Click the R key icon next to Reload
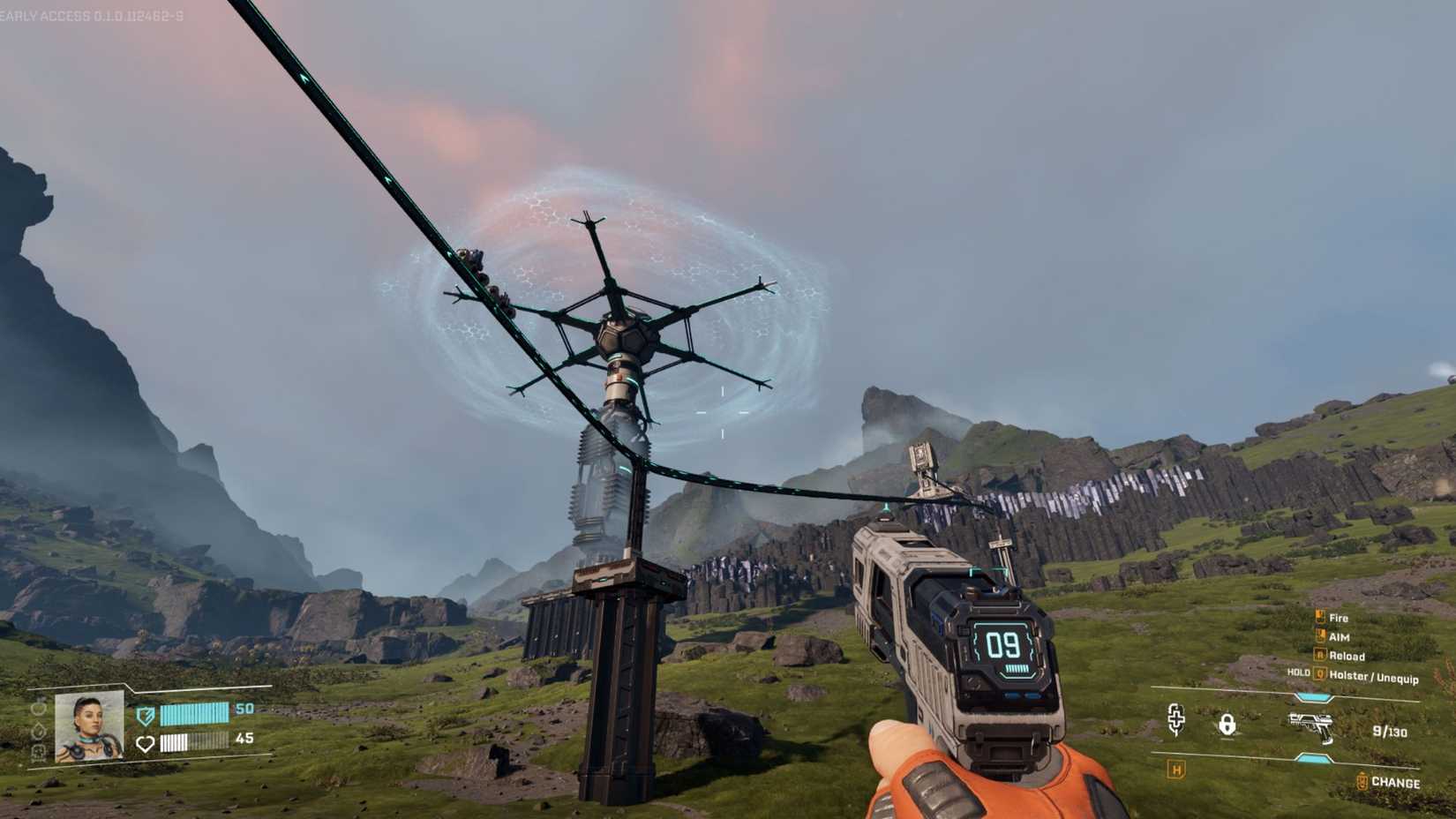 [x=1320, y=656]
